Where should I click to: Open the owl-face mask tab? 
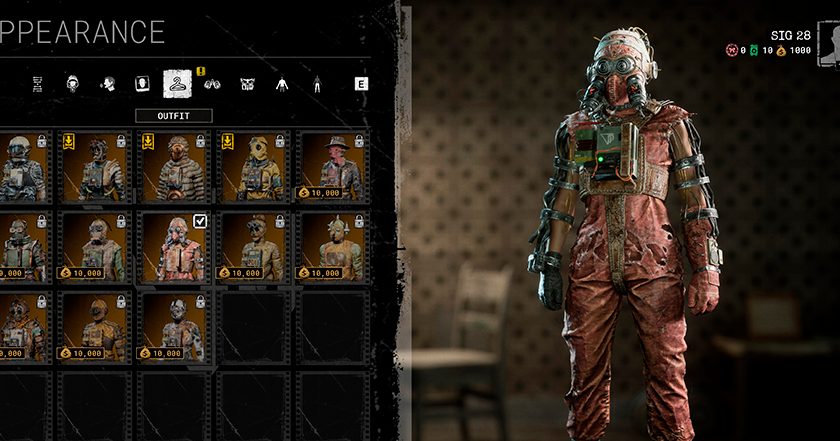coord(247,84)
